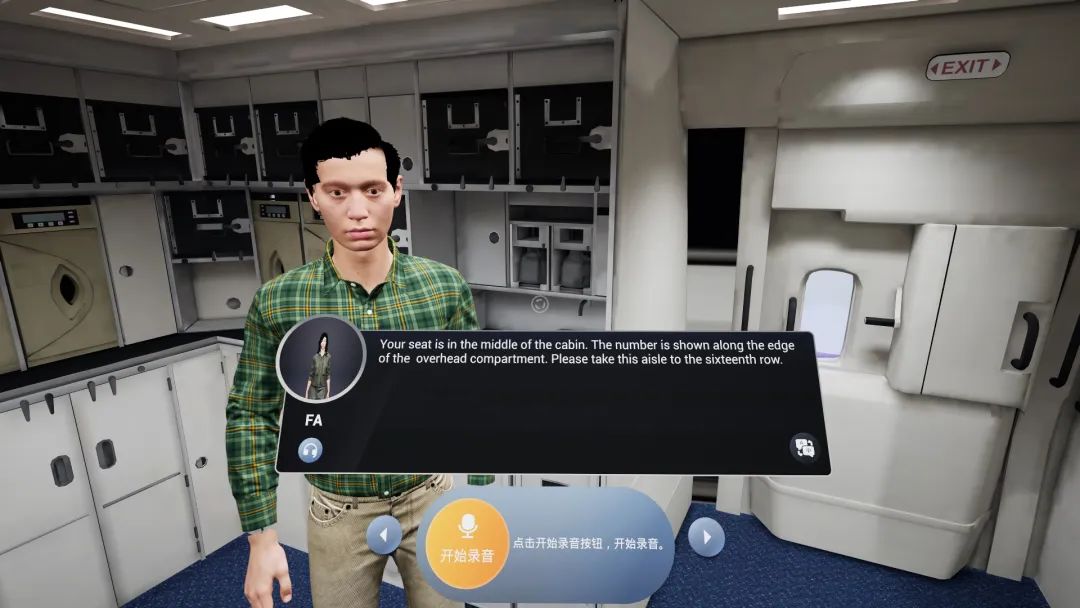
Task: Advance to the next dialogue line
Action: point(706,537)
